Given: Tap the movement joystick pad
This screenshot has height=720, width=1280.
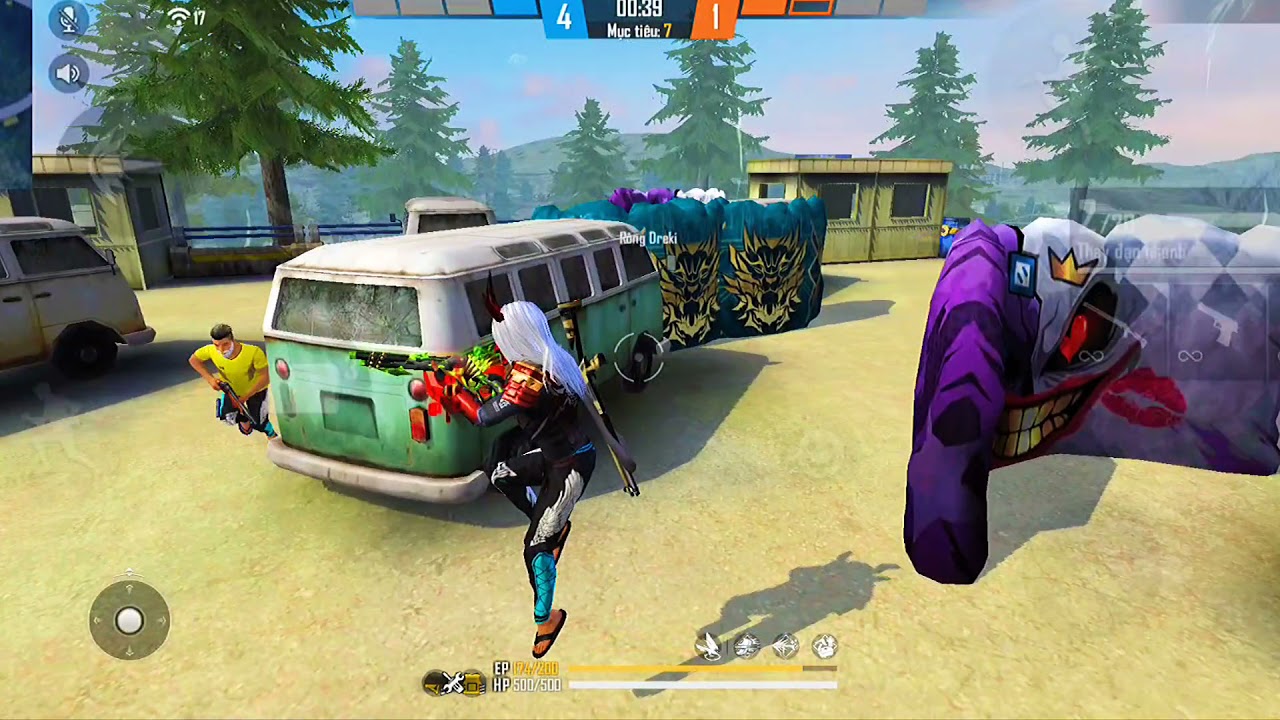Looking at the screenshot, I should pos(129,621).
